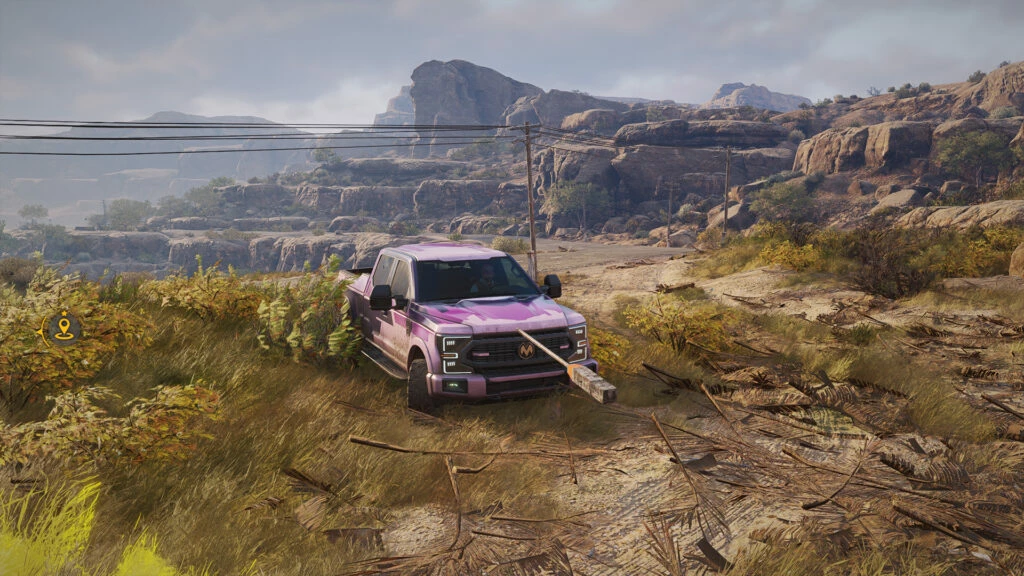The height and width of the screenshot is (576, 1024).
Task: Click the yellow location pin waypoint marker
Action: pos(64,327)
